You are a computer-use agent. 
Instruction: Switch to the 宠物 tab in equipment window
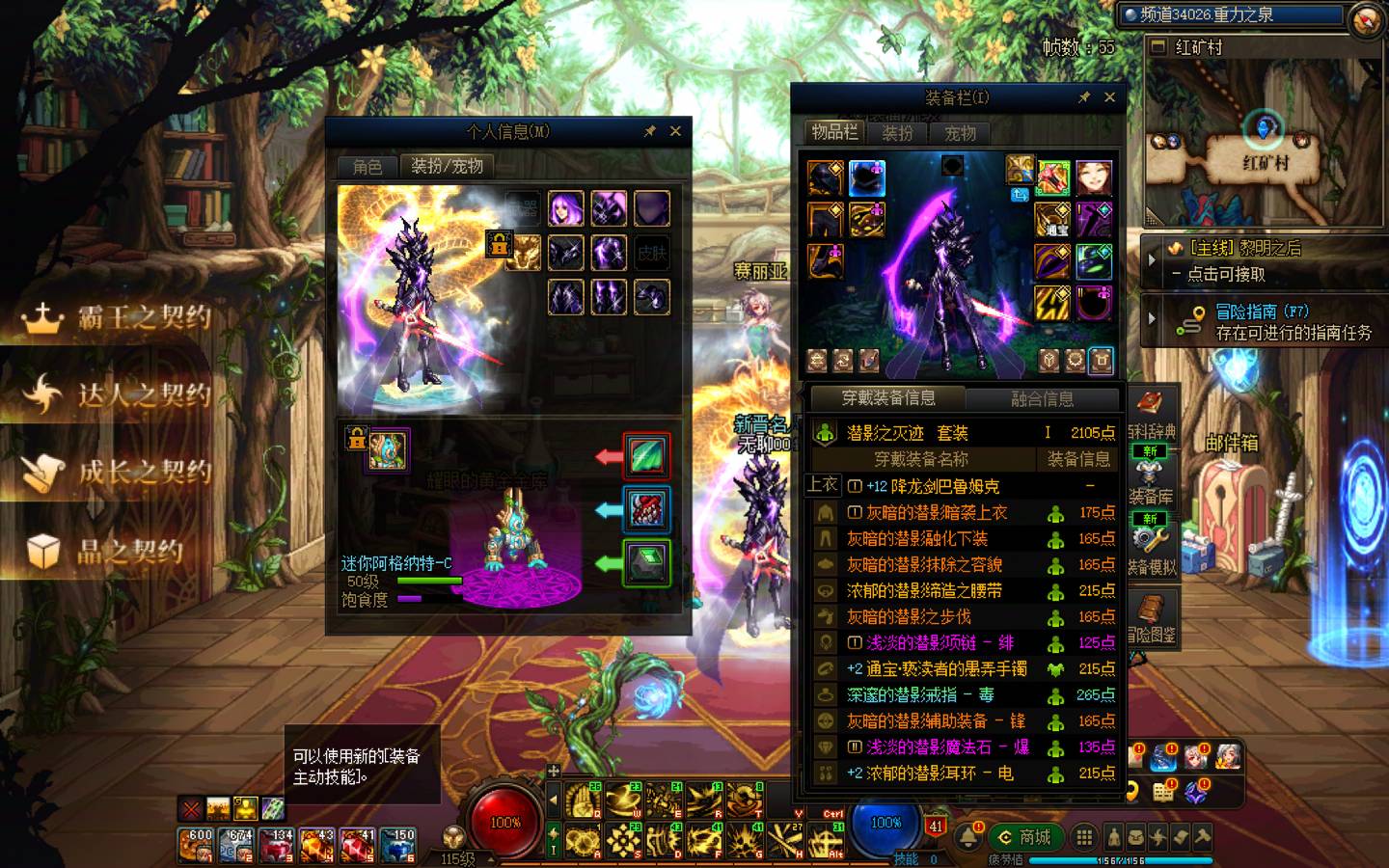[x=960, y=133]
